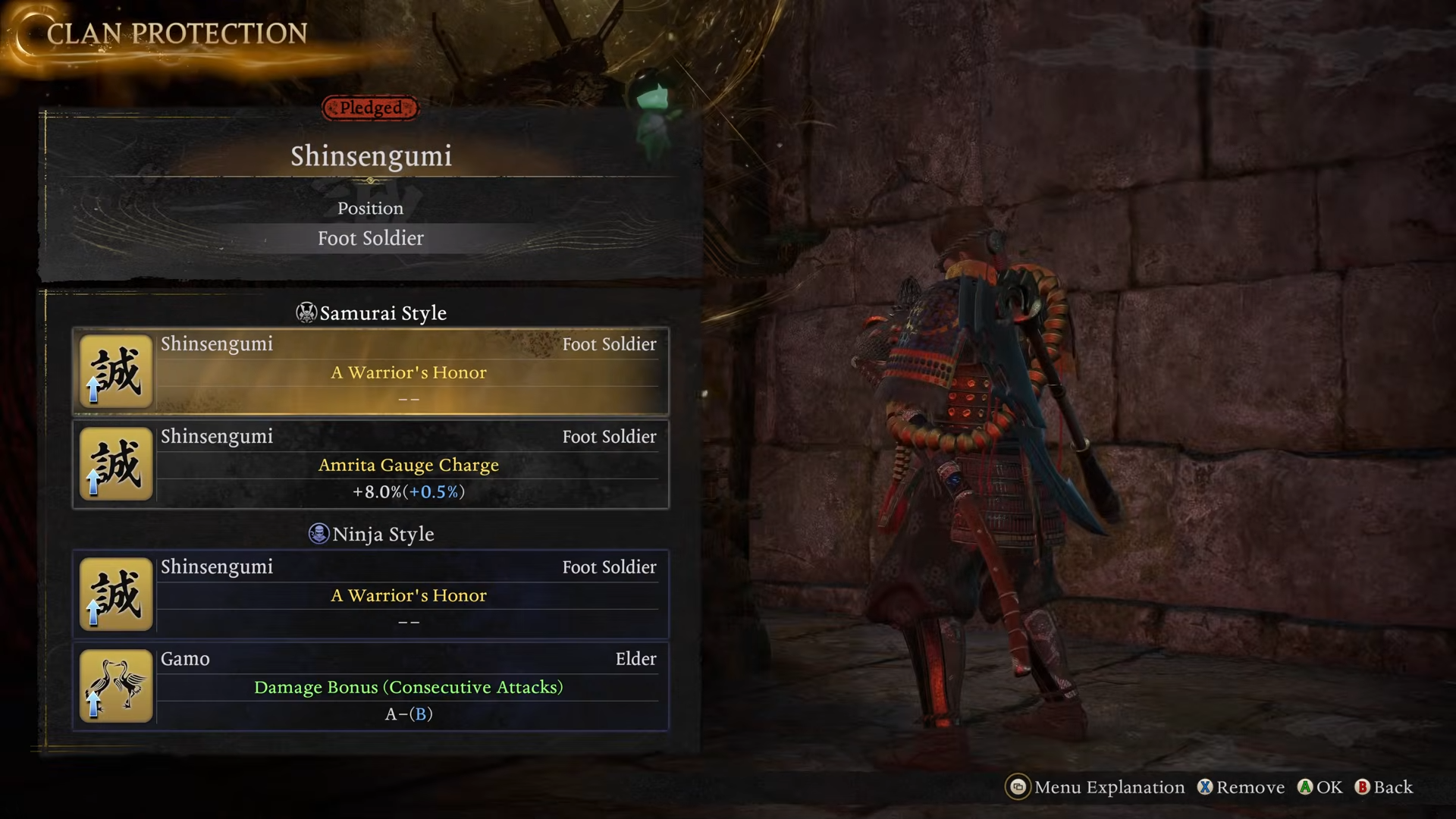
Task: Go Back from Clan Protection
Action: click(1384, 787)
